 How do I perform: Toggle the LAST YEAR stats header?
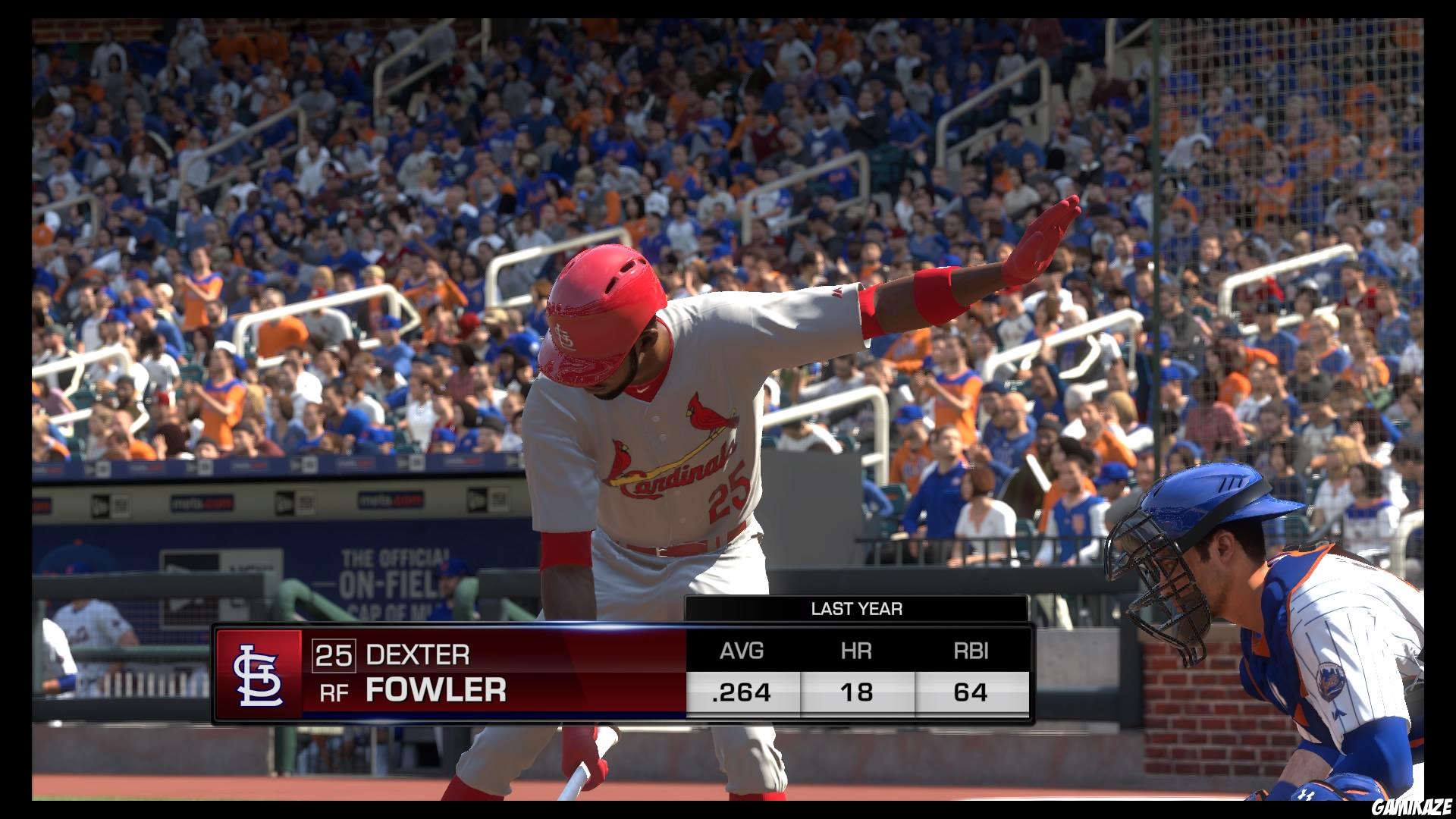859,607
